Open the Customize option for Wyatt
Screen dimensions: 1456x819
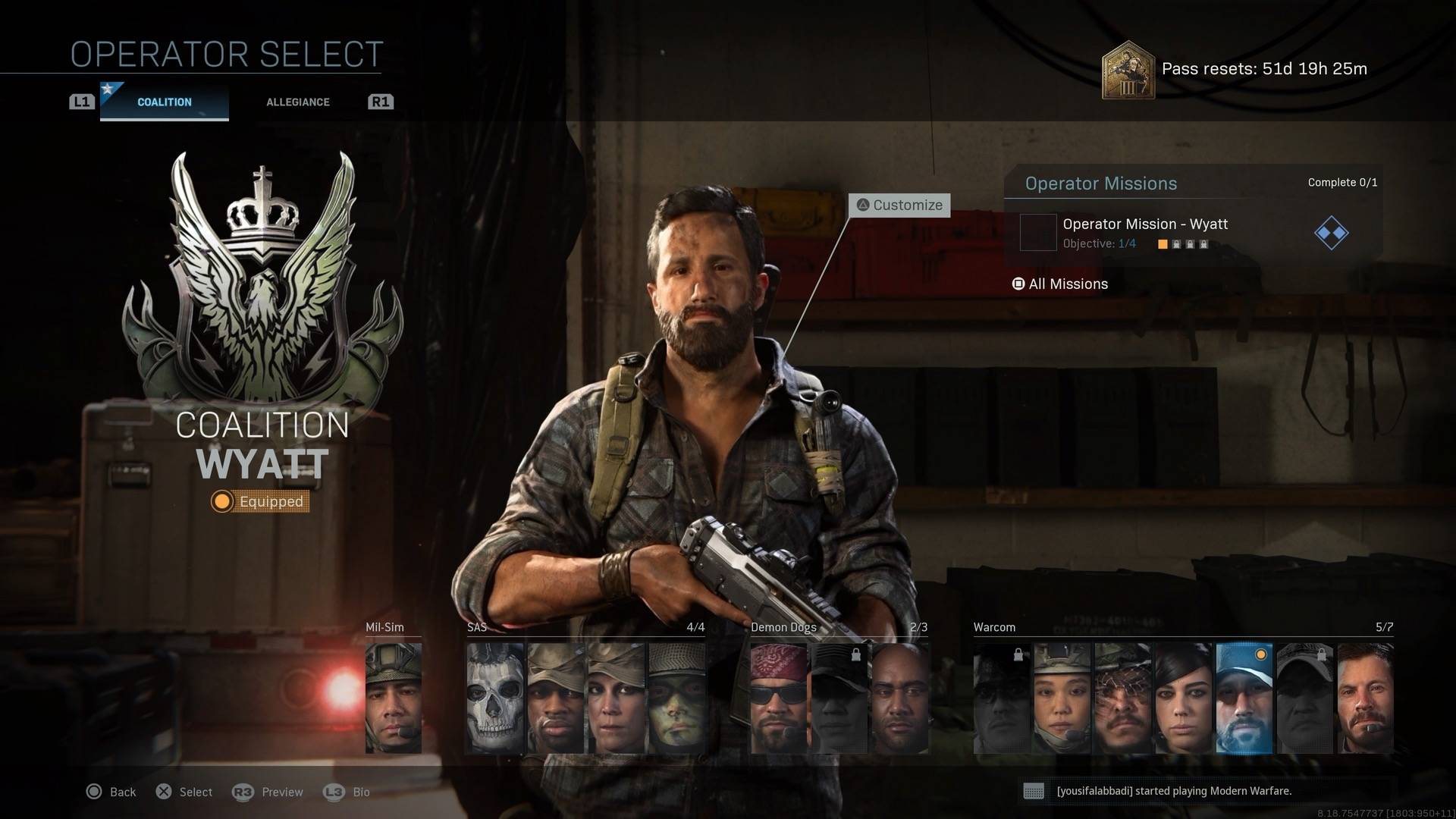coord(899,205)
